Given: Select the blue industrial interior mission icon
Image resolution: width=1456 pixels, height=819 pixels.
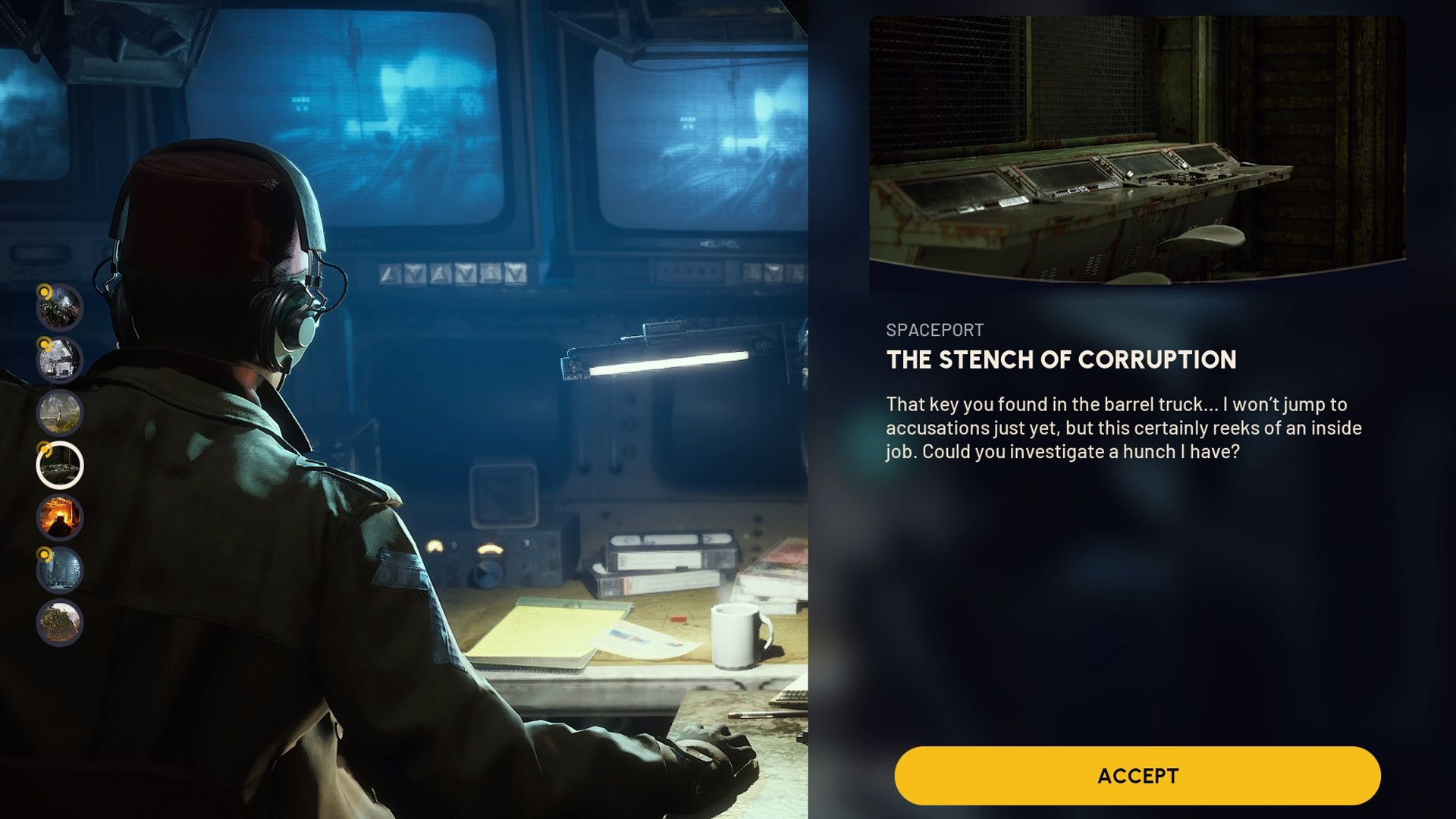Looking at the screenshot, I should [x=59, y=570].
